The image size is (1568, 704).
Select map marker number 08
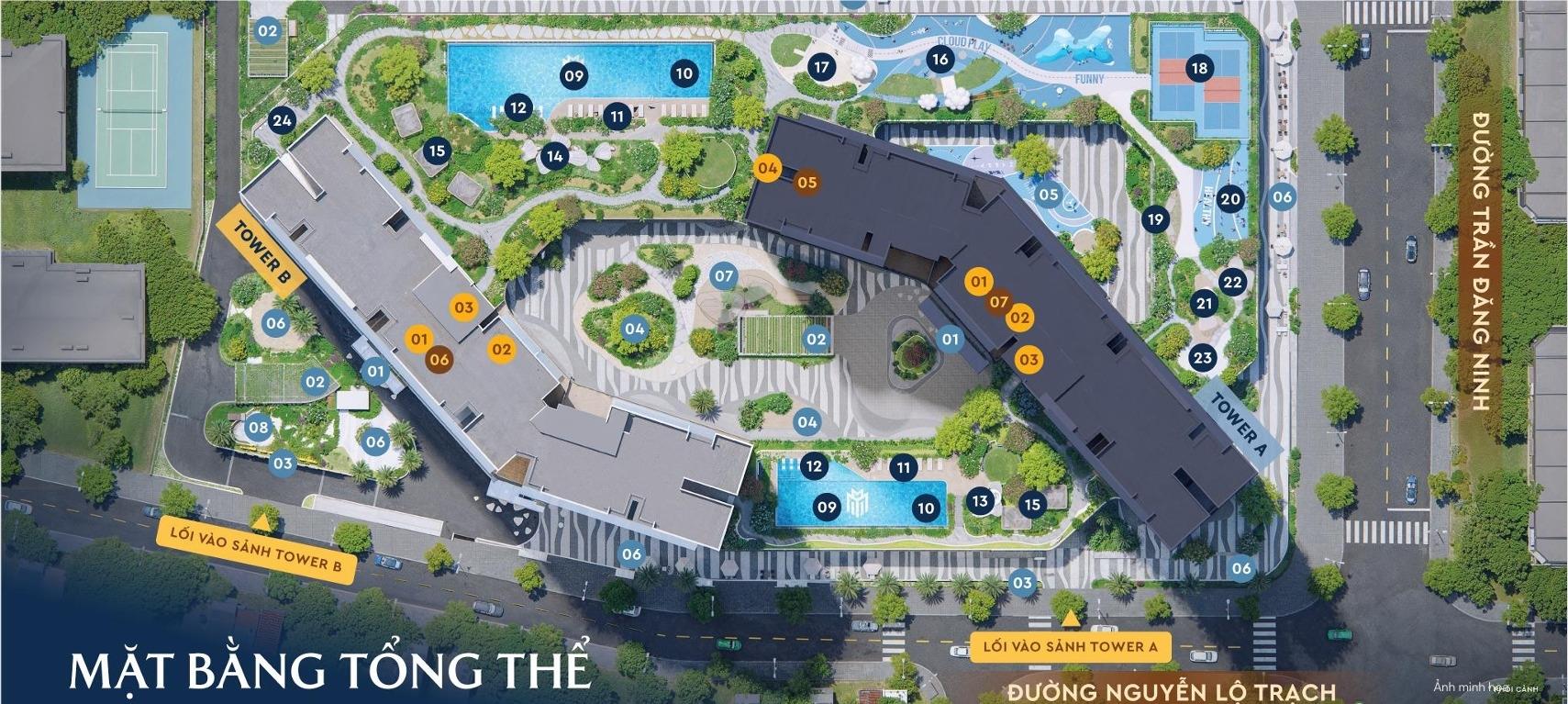click(x=259, y=427)
